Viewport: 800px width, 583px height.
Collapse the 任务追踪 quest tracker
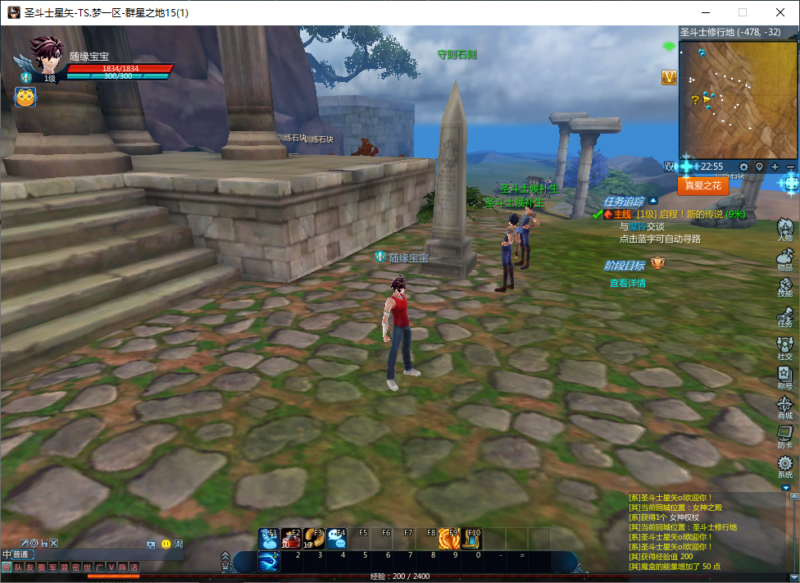tap(653, 200)
